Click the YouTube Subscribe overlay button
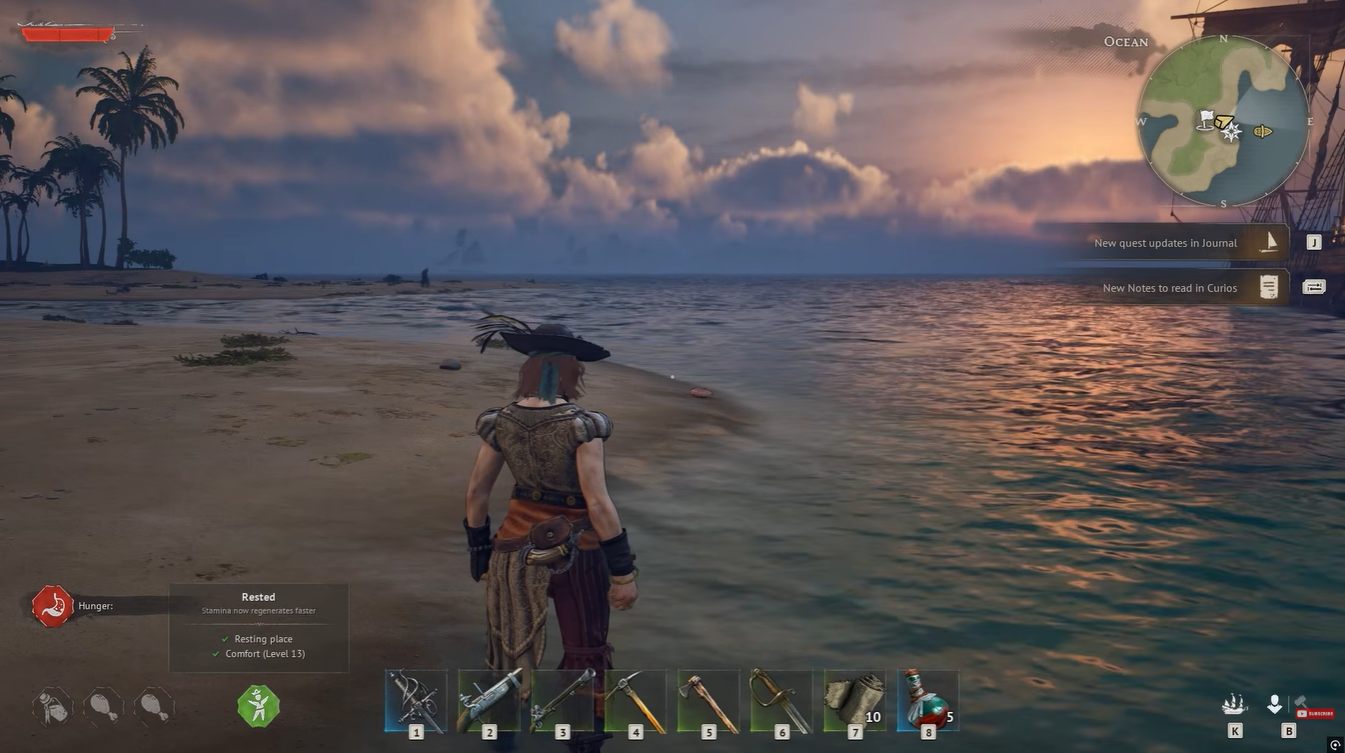Image resolution: width=1345 pixels, height=753 pixels. coord(1314,713)
